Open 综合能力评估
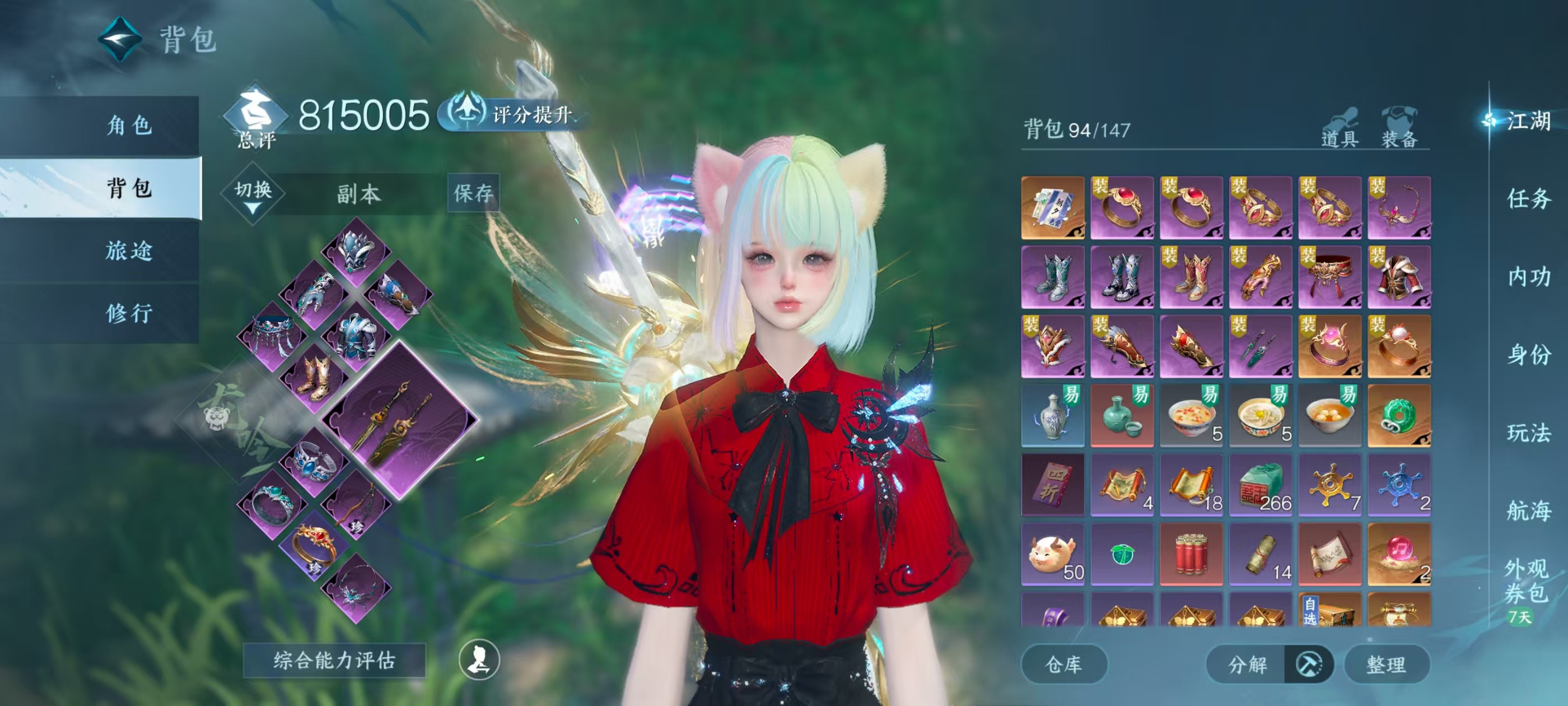The height and width of the screenshot is (706, 1568). click(334, 659)
